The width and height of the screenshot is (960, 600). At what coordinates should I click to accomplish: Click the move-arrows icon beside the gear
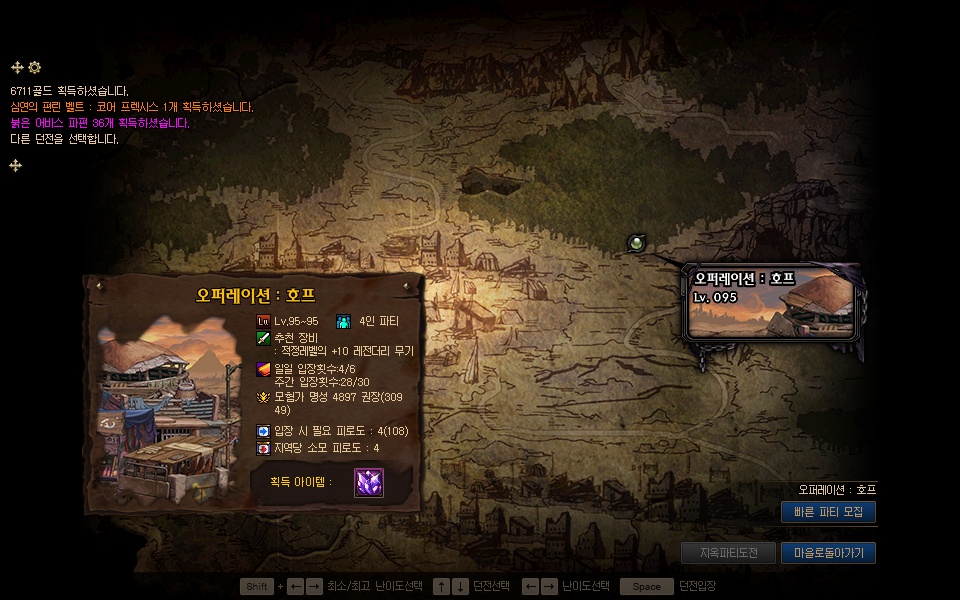(x=17, y=67)
